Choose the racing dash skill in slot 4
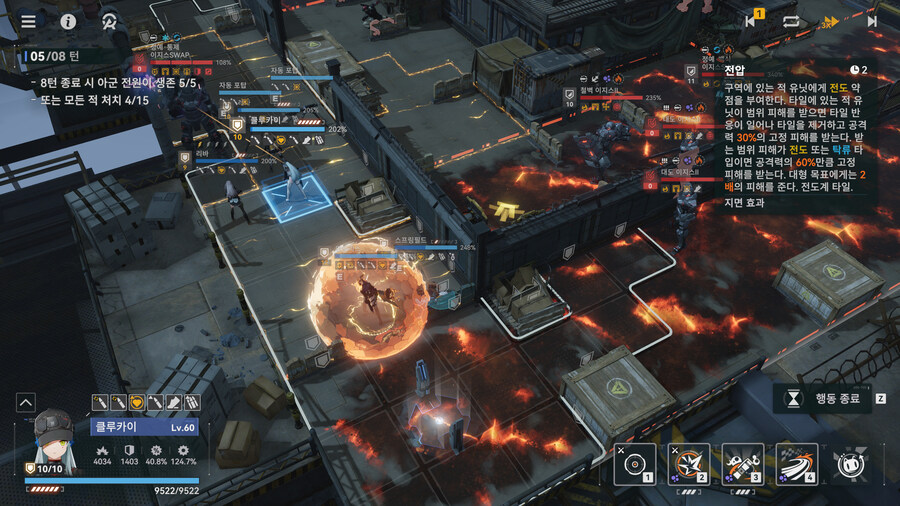 [x=797, y=463]
